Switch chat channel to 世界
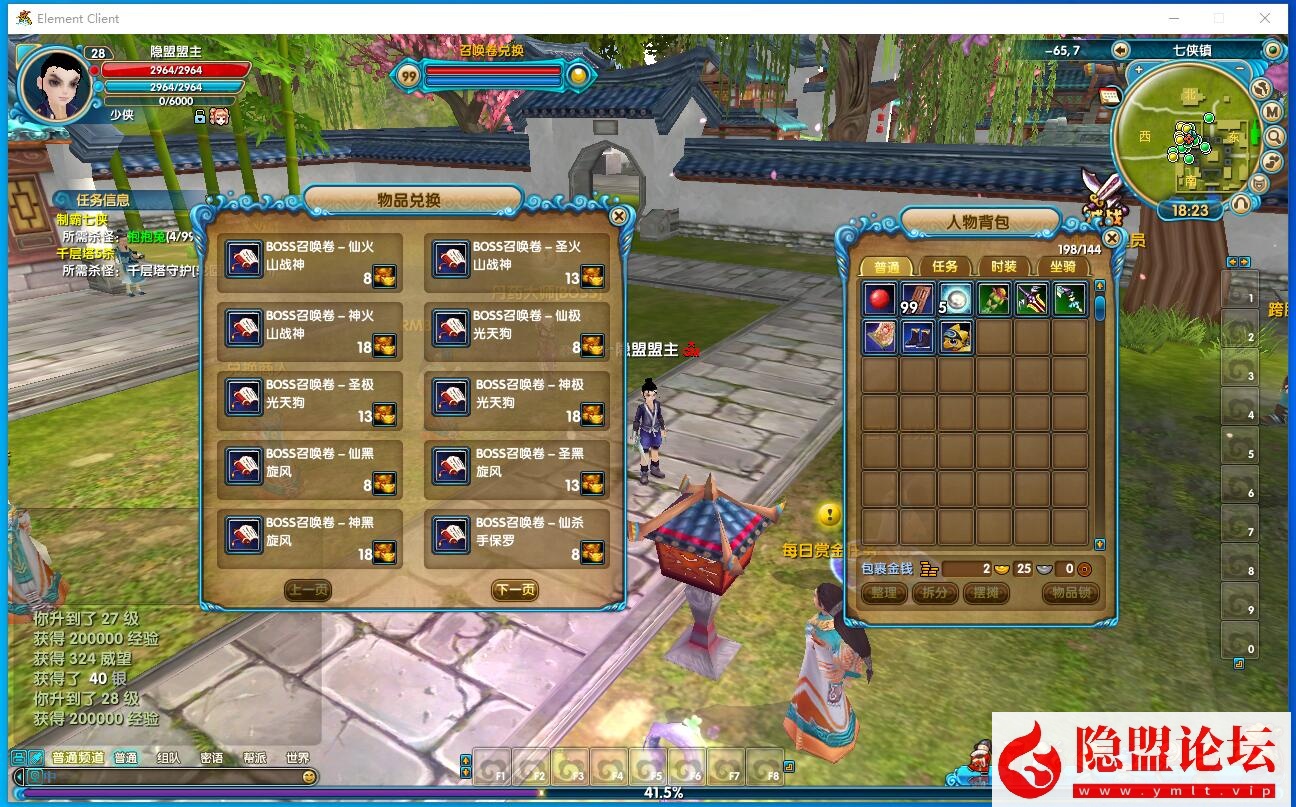 (x=297, y=758)
